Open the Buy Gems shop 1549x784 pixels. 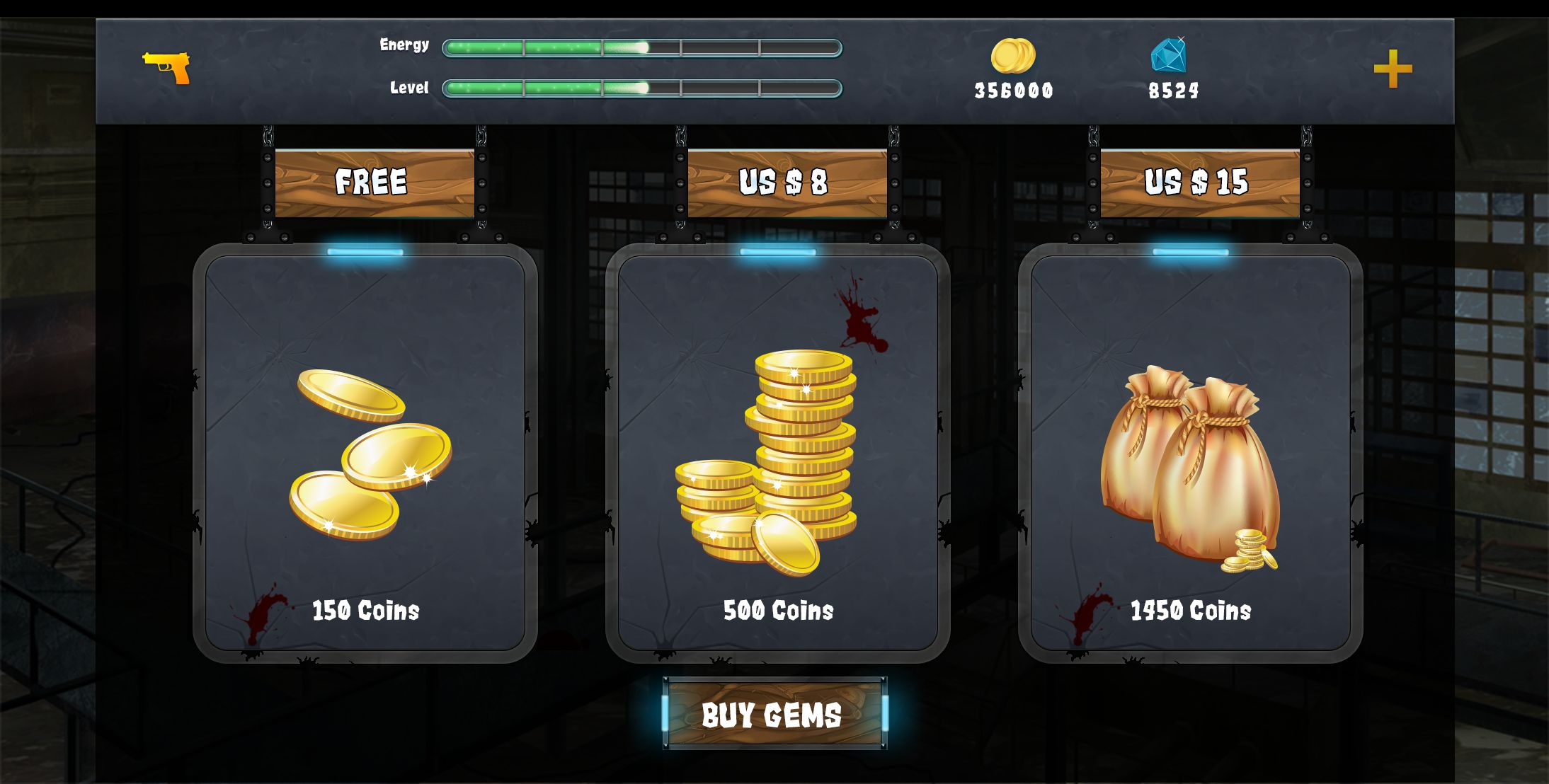click(x=774, y=713)
